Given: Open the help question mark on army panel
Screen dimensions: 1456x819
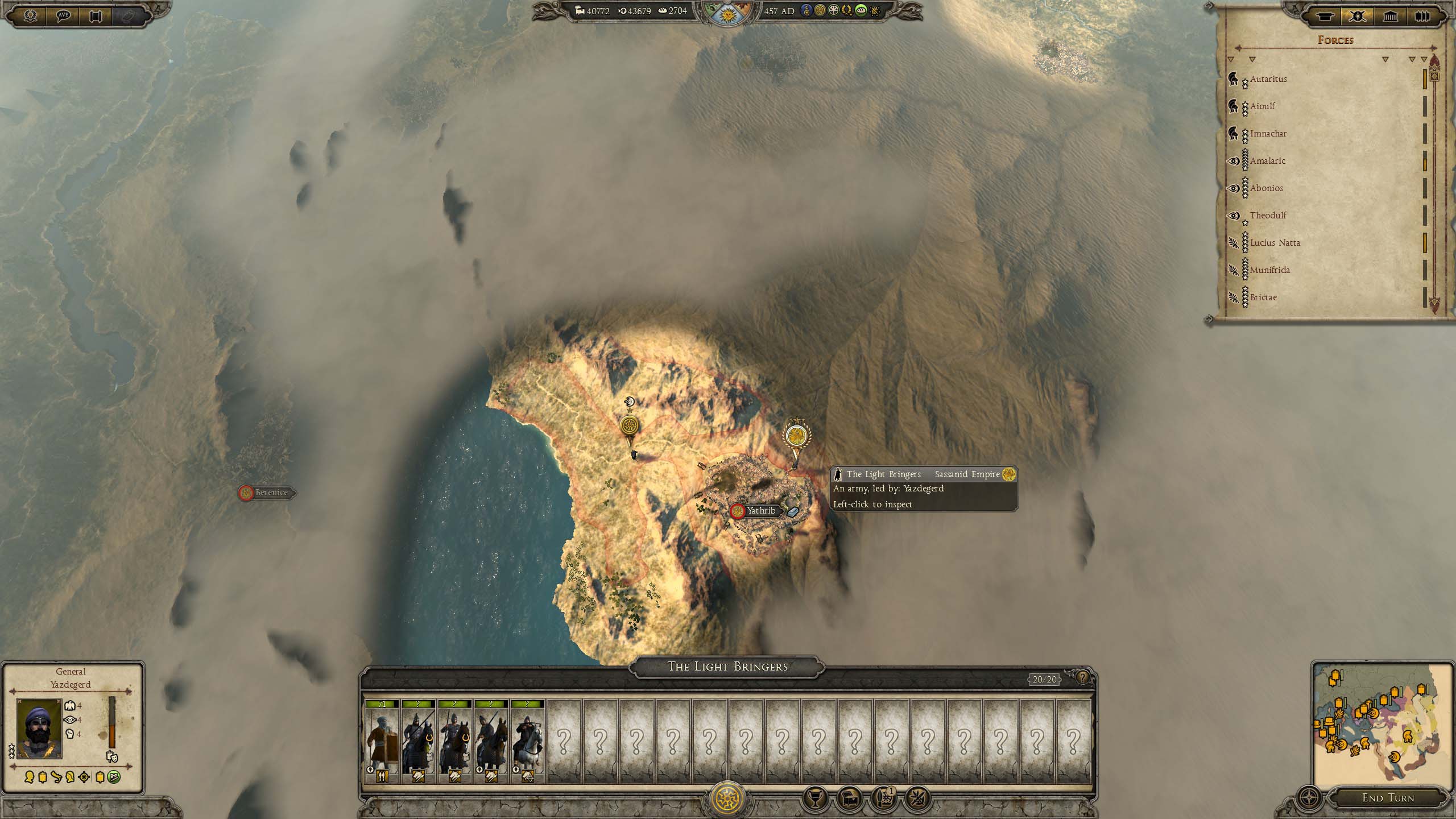Looking at the screenshot, I should 1082,677.
